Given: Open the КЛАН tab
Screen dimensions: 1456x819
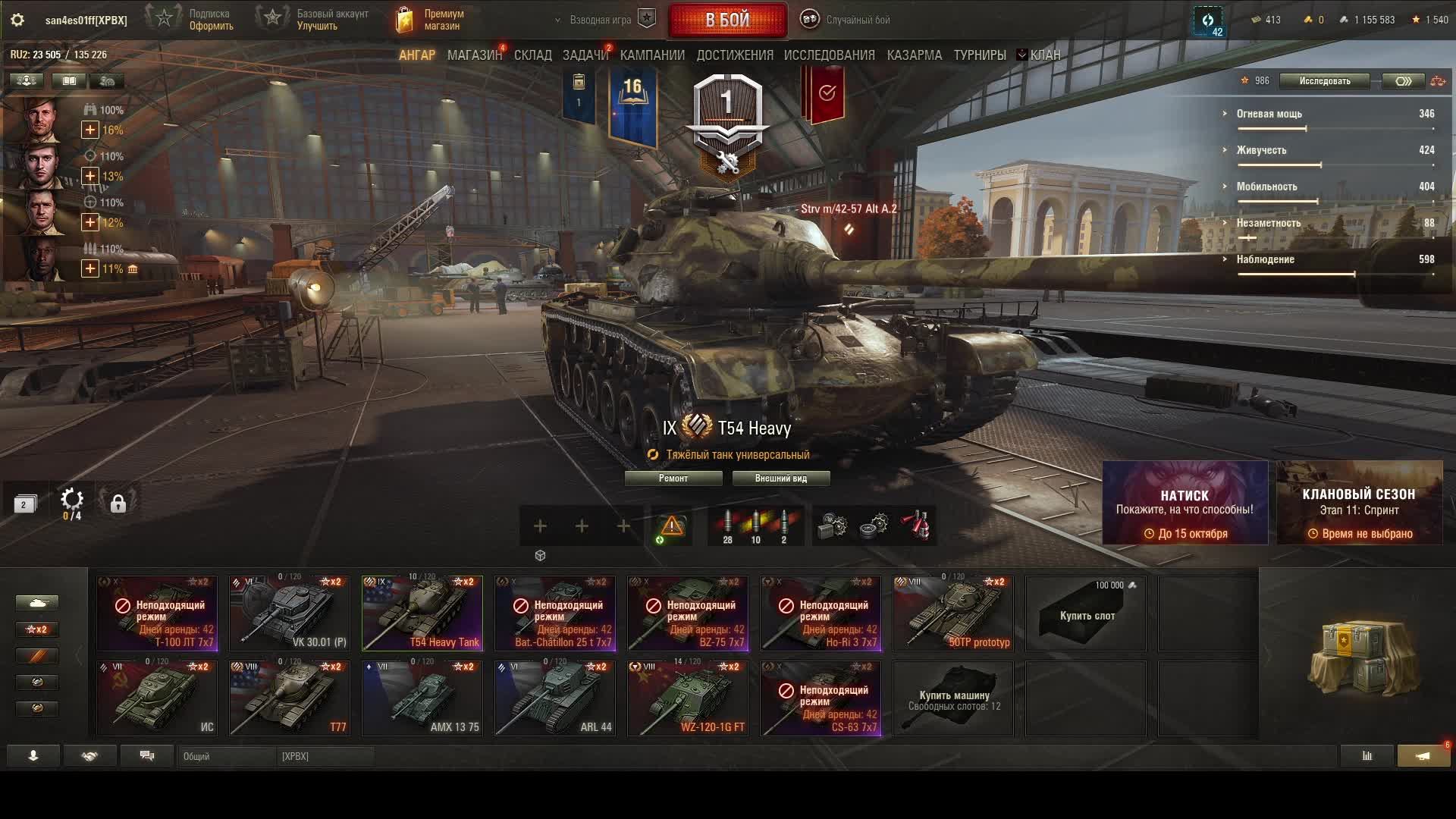Looking at the screenshot, I should click(x=1044, y=55).
